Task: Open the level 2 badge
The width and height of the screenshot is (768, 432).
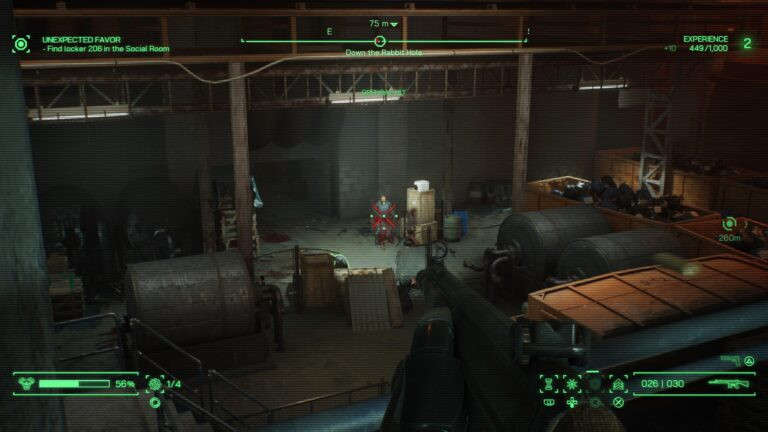Action: (746, 43)
